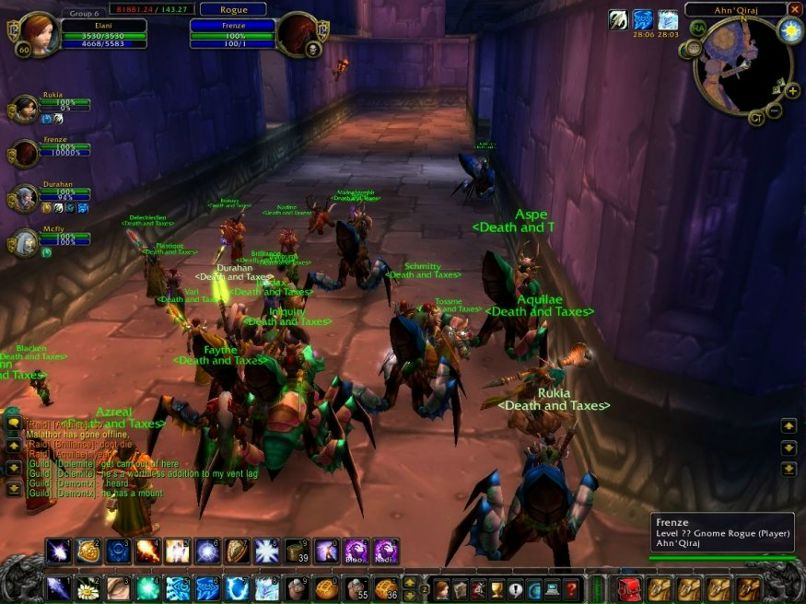The height and width of the screenshot is (604, 806).
Task: Open the red question mark help button
Action: click(571, 589)
